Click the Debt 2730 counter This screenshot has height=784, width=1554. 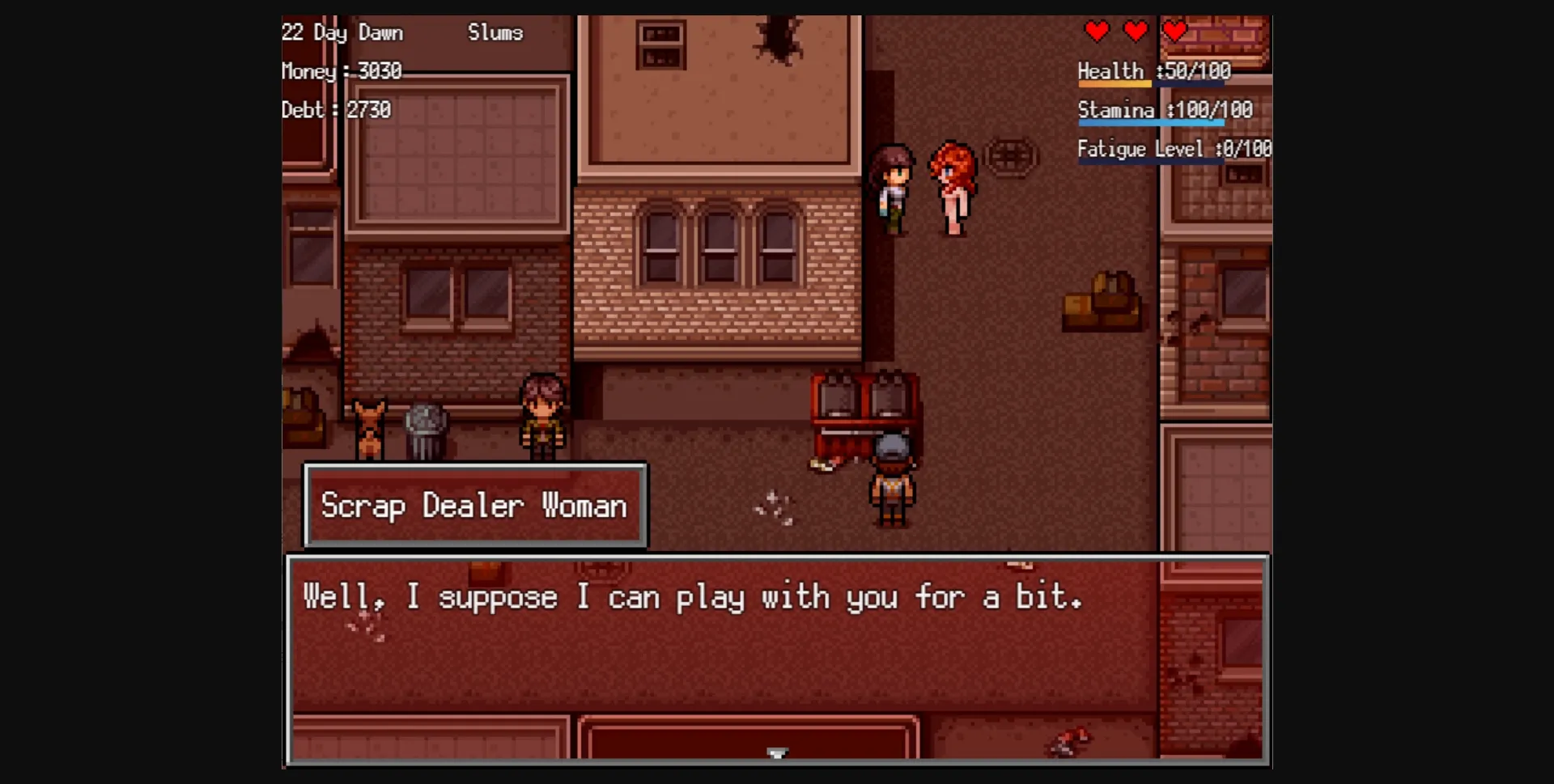(336, 110)
